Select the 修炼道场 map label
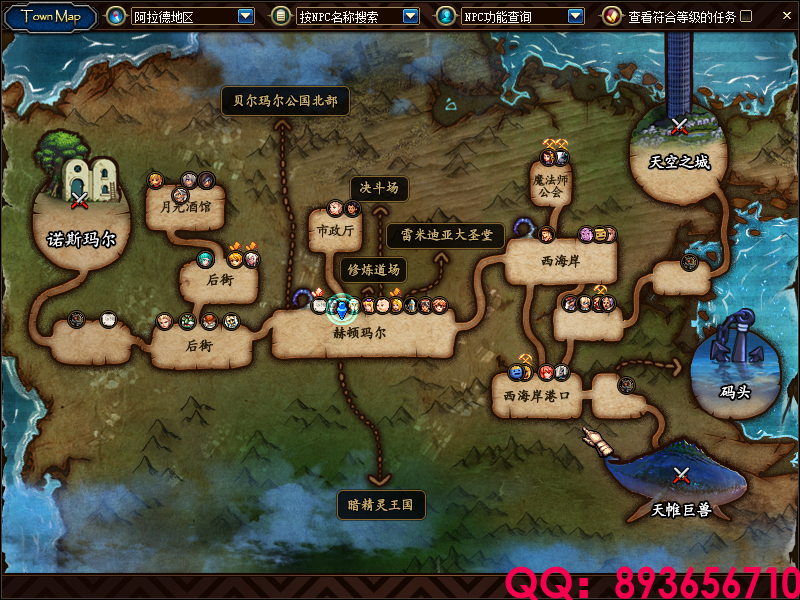 click(x=373, y=269)
